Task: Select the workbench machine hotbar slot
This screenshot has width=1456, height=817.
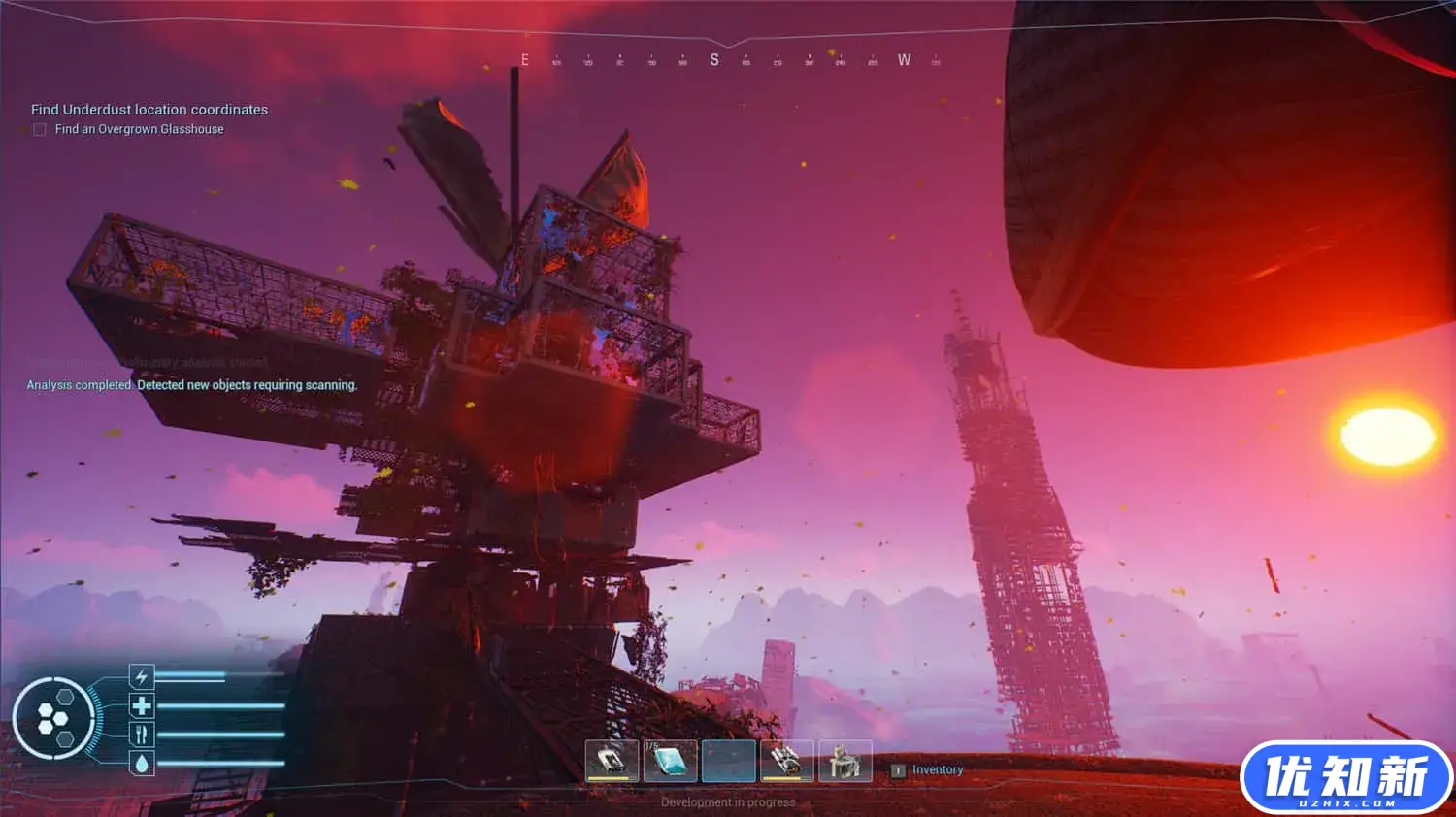Action: pos(845,761)
